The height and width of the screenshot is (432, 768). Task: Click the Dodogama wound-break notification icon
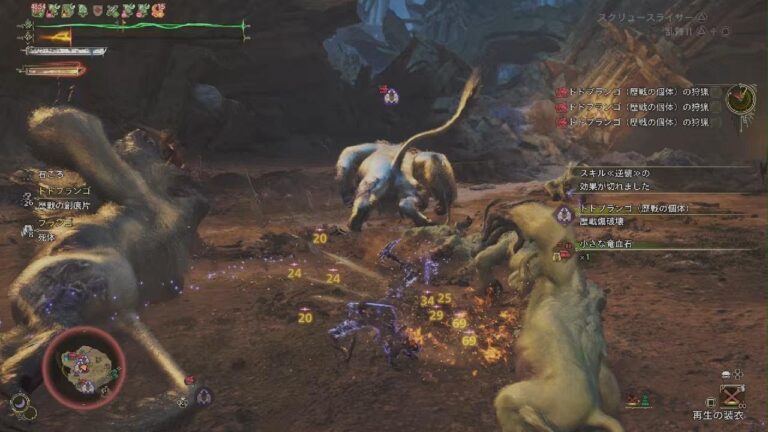563,214
